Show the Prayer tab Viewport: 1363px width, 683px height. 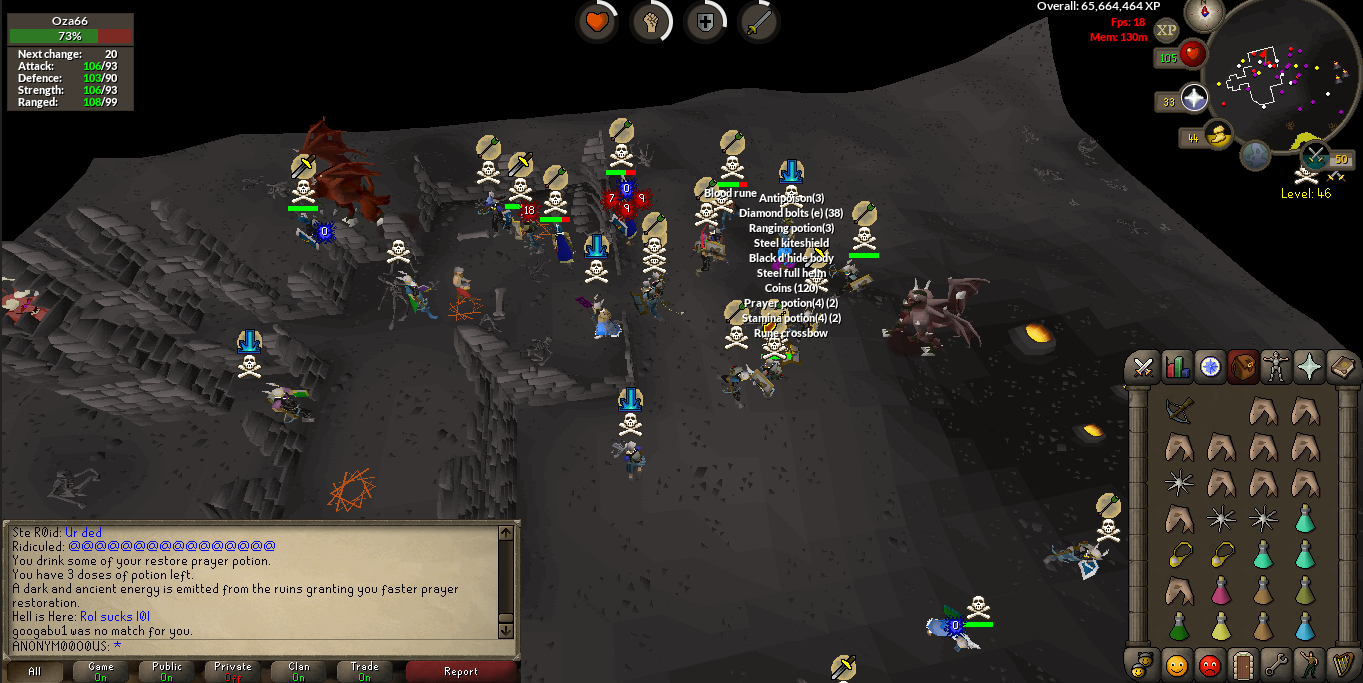1309,368
